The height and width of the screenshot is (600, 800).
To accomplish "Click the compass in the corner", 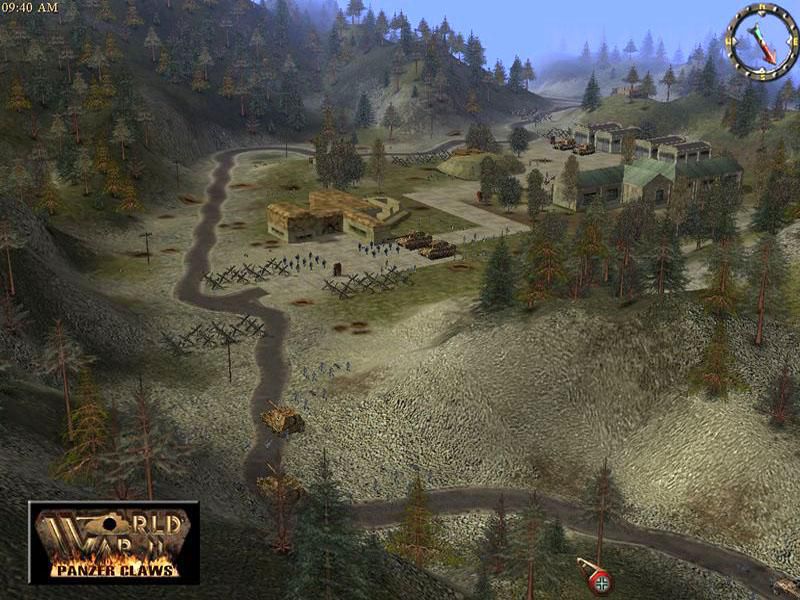I will pyautogui.click(x=761, y=41).
